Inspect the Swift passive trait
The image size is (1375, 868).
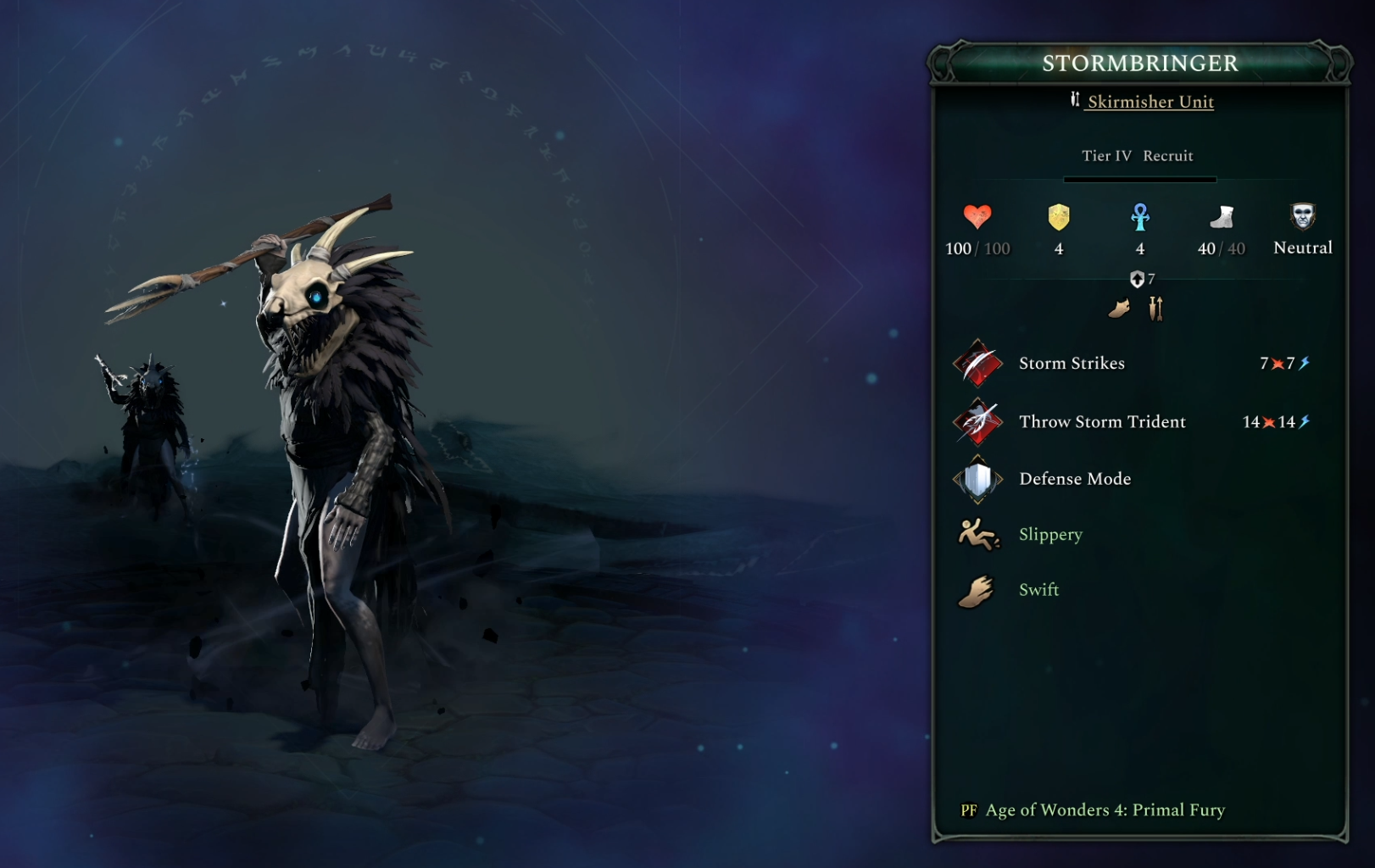(x=1038, y=589)
